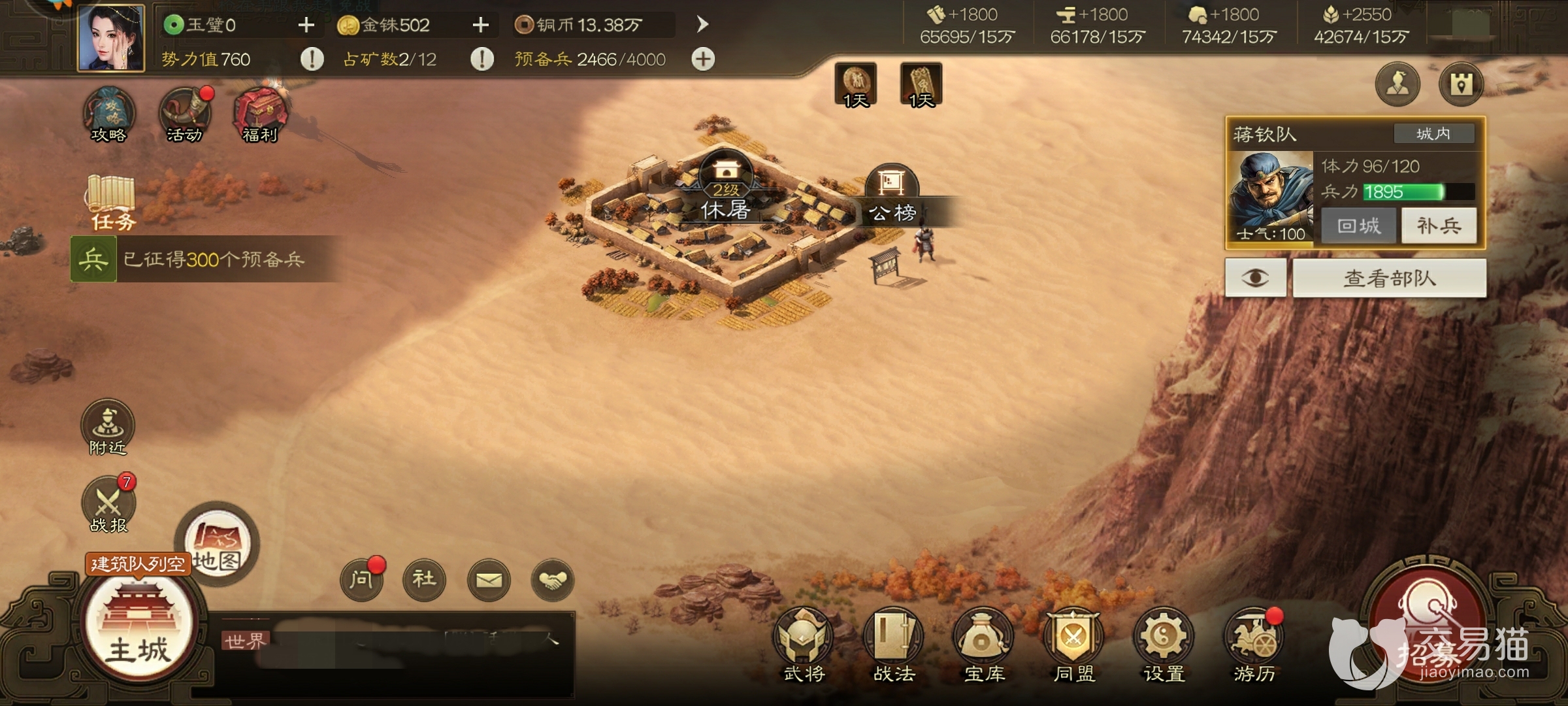
Task: Open the 福利 rewards chest
Action: 261,116
